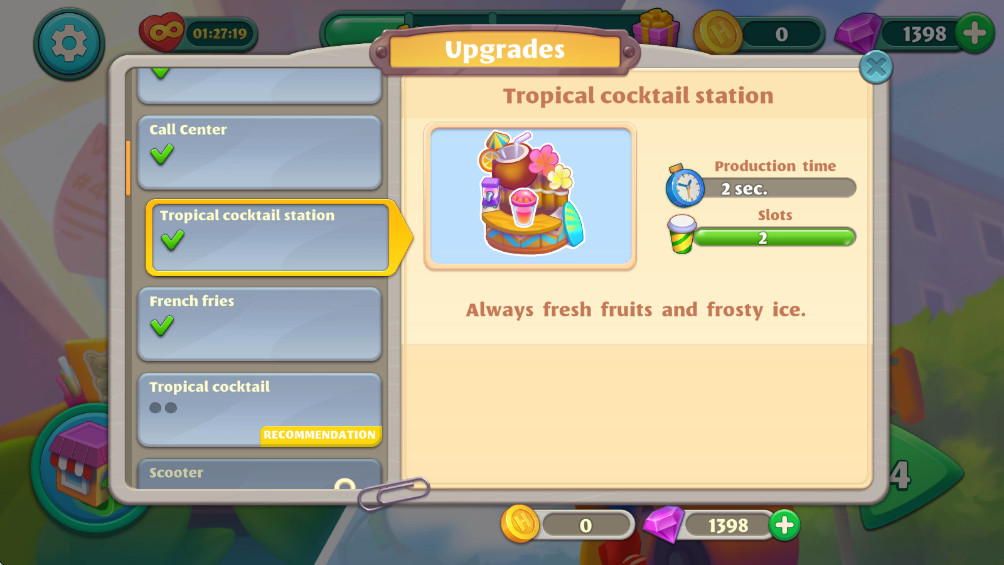Open the shop stall icon

point(82,462)
